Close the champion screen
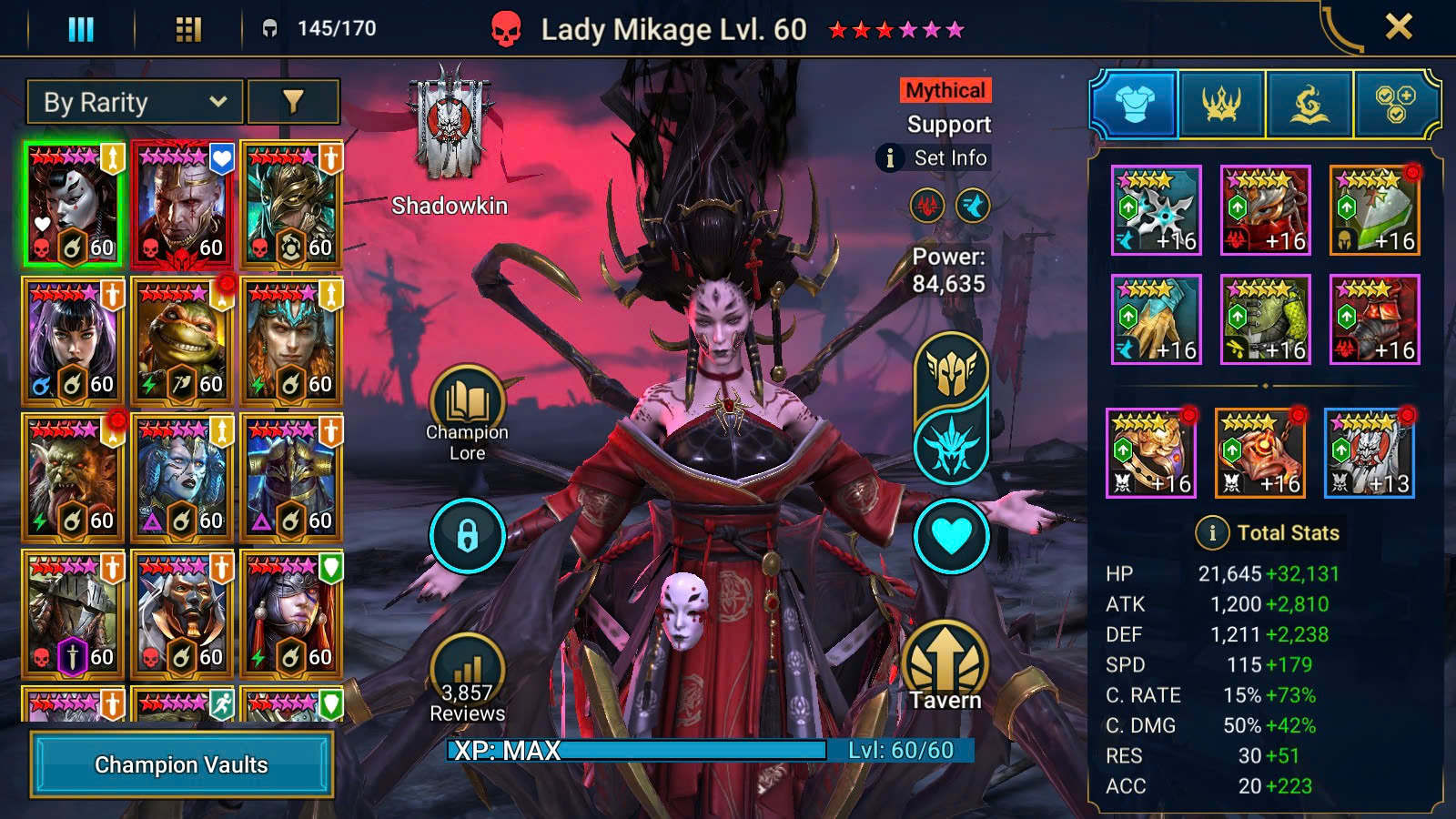Viewport: 1456px width, 819px height. click(x=1399, y=27)
